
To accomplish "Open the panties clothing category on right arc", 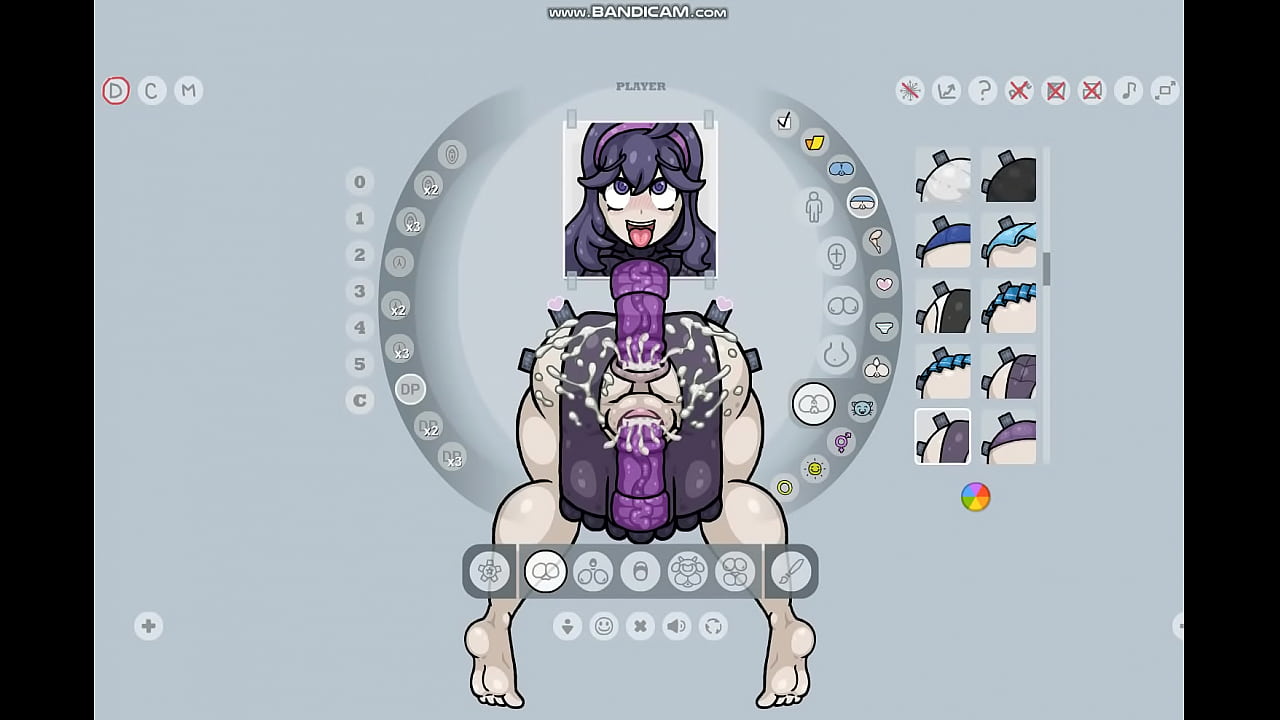I will click(884, 327).
